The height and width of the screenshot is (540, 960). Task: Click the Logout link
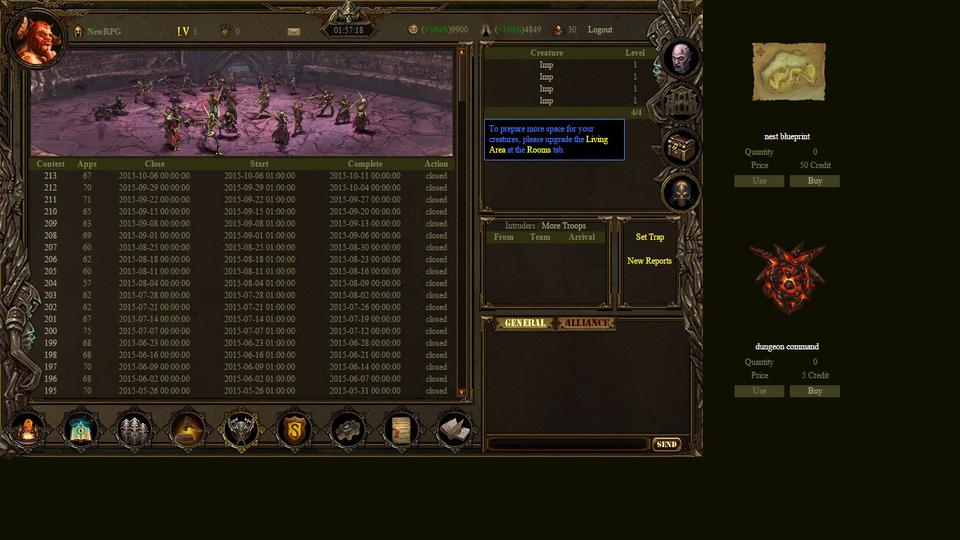[x=600, y=30]
